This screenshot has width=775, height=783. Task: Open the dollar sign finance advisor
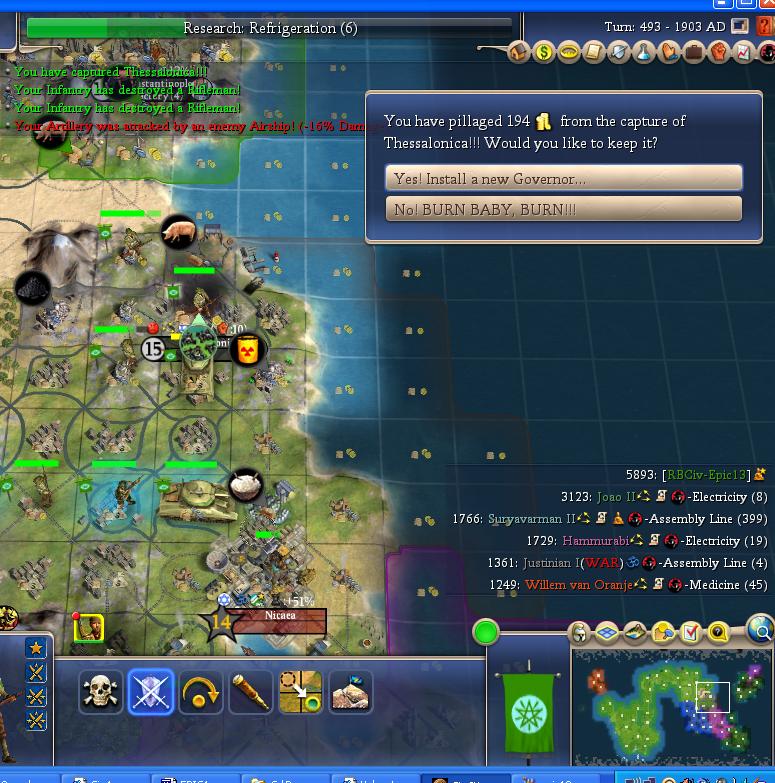(x=544, y=52)
